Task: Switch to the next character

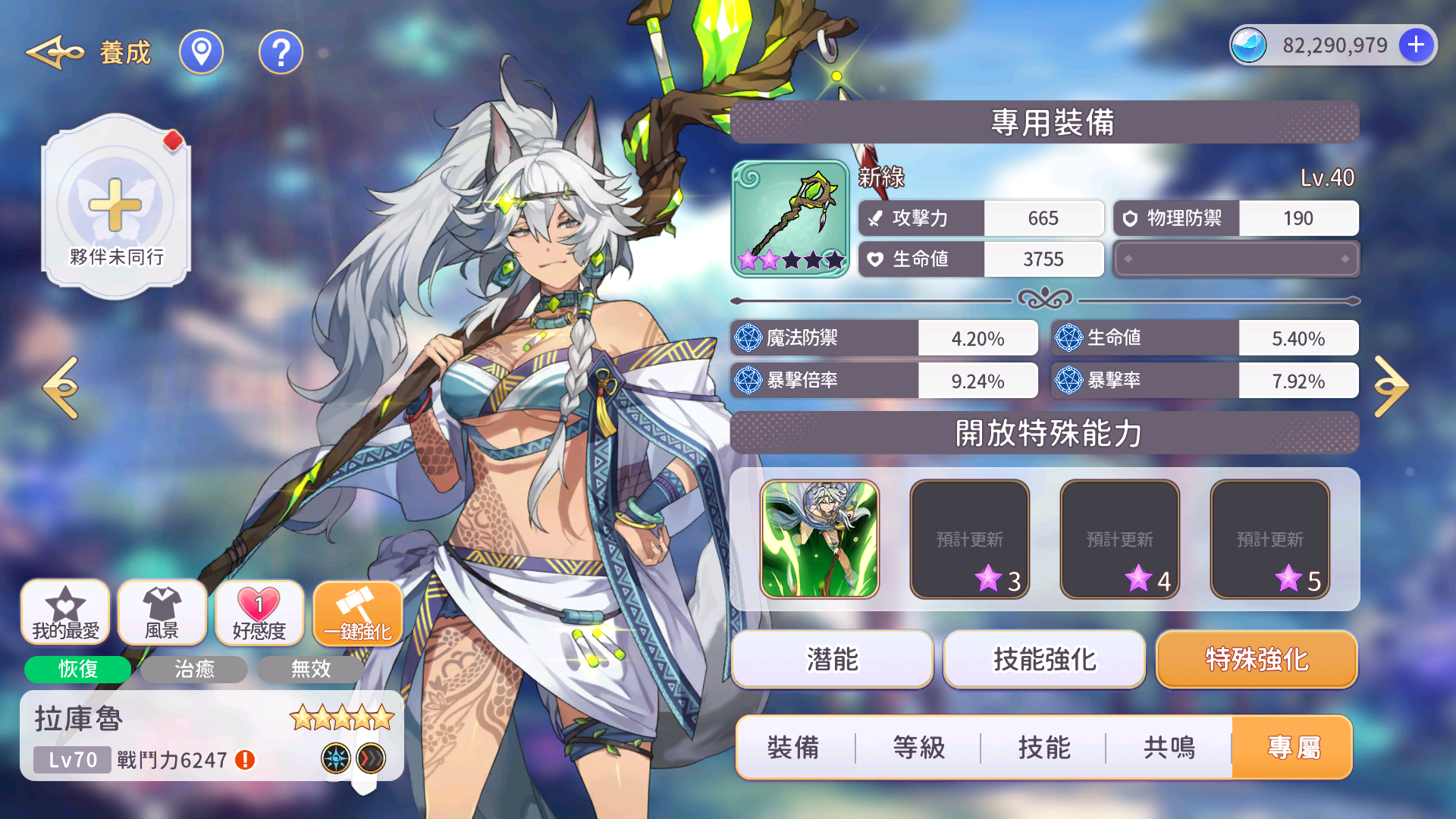Action: click(1391, 387)
